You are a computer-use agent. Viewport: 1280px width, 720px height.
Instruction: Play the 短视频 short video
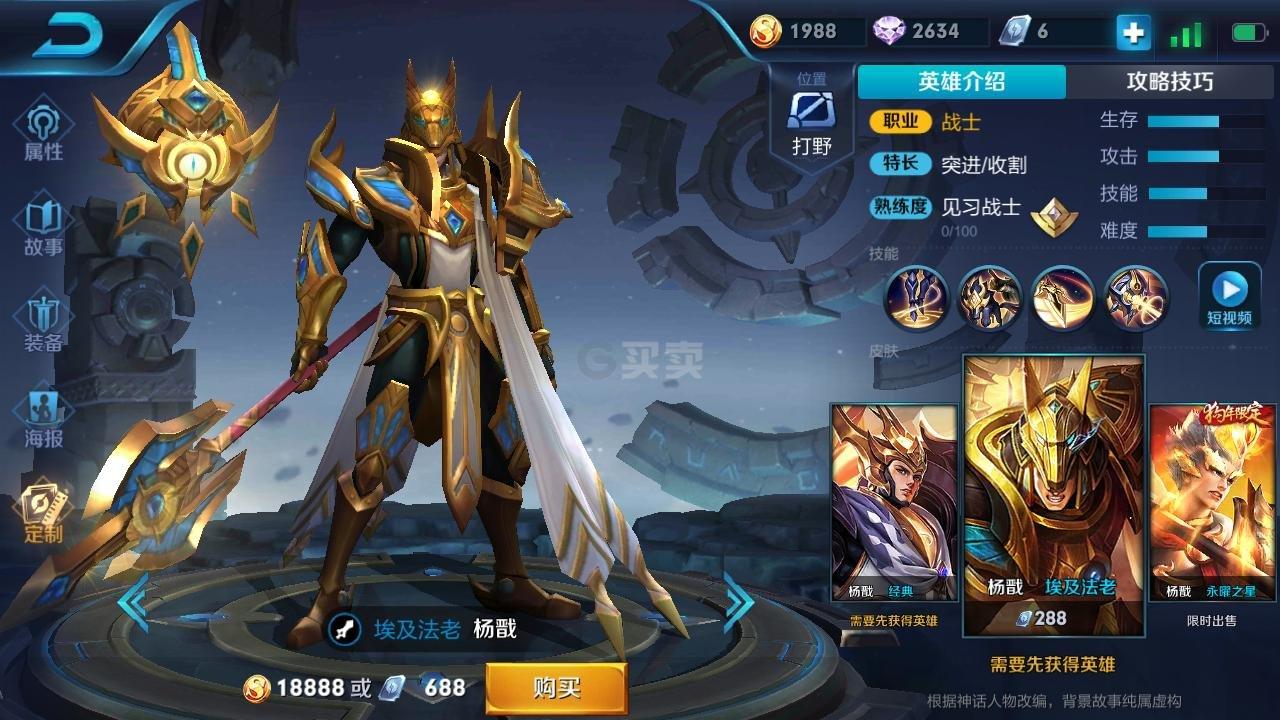pyautogui.click(x=1229, y=297)
